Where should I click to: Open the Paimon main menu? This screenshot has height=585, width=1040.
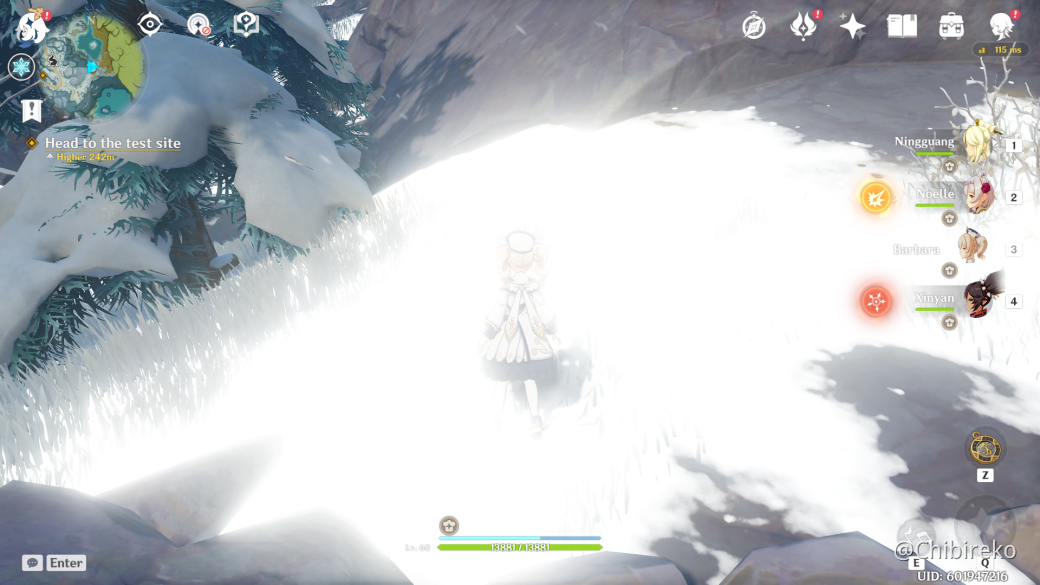pyautogui.click(x=33, y=26)
